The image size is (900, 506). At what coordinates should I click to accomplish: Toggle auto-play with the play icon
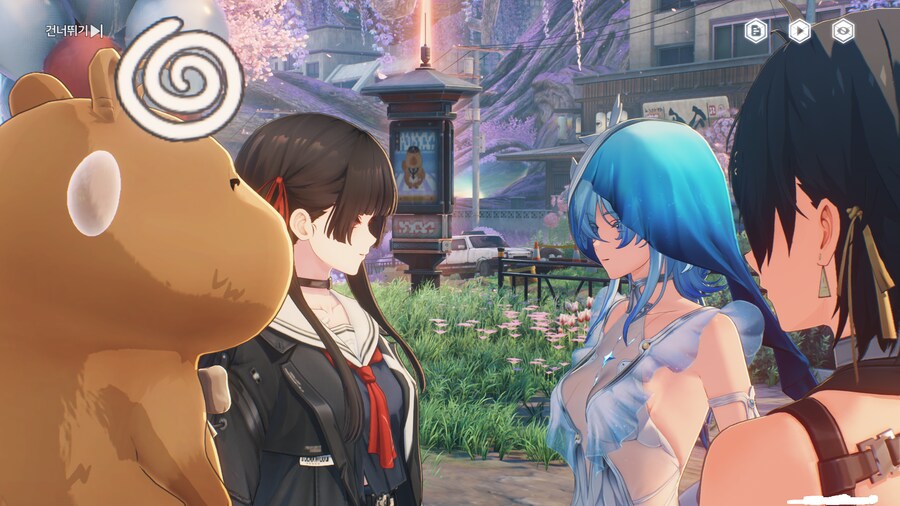[x=800, y=30]
